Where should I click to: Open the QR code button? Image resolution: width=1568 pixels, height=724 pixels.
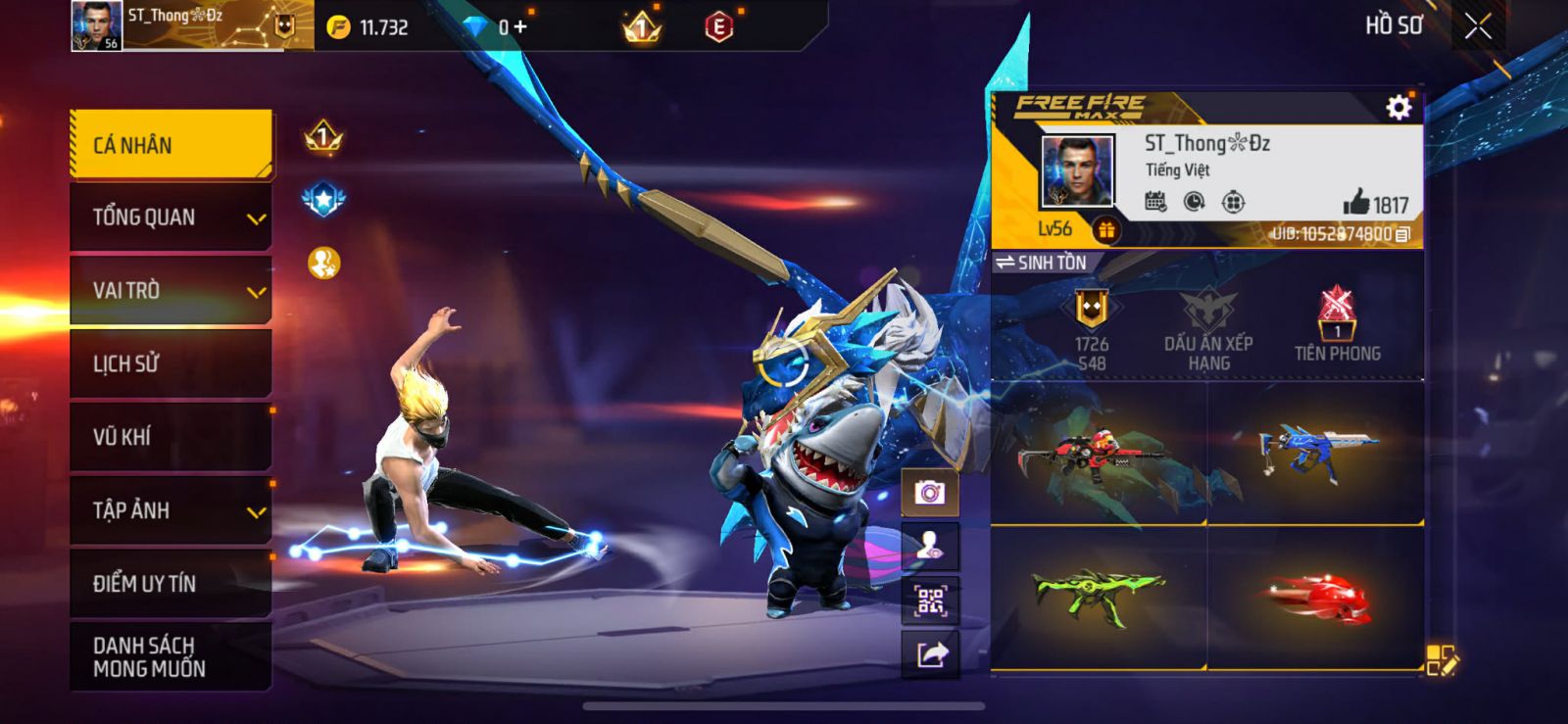[x=930, y=601]
